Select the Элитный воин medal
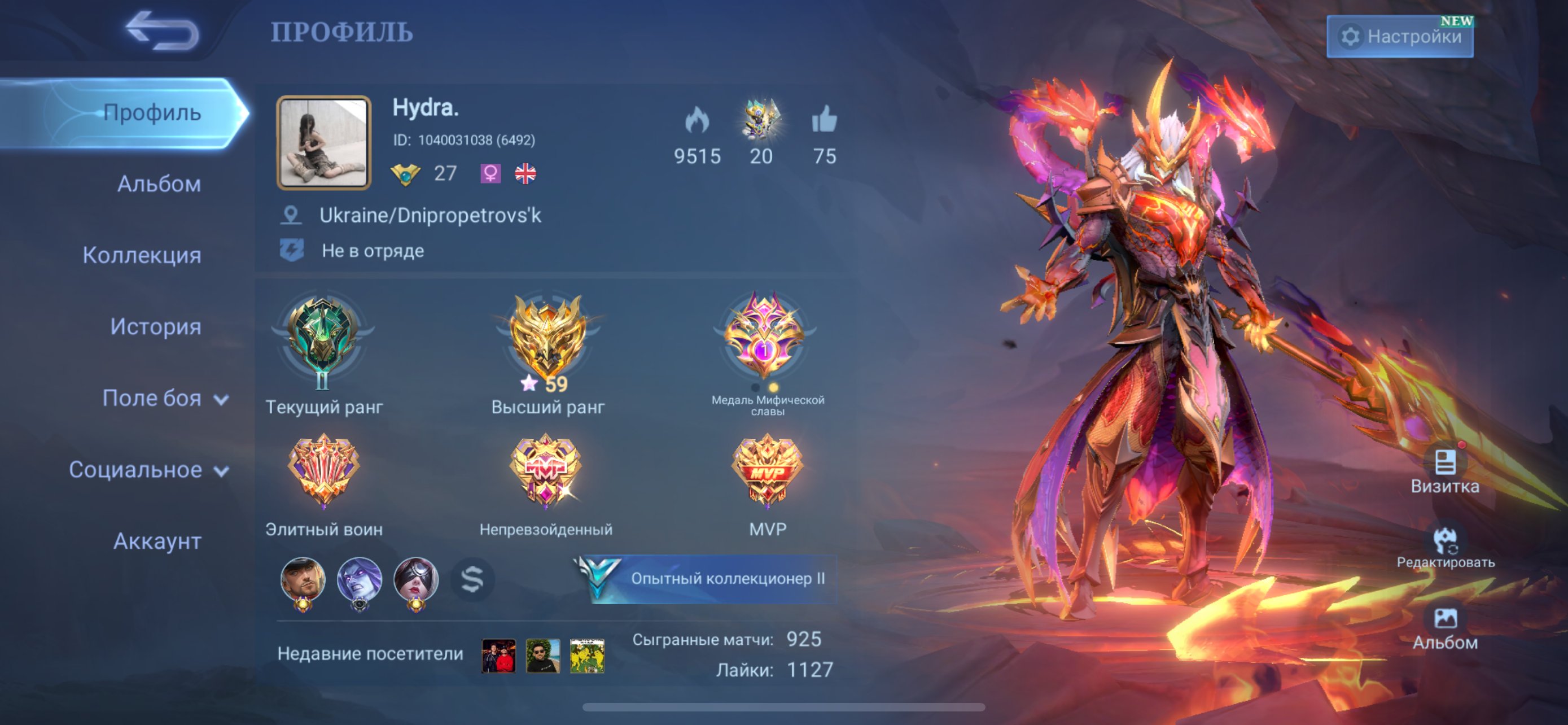Viewport: 1568px width, 725px height. coord(323,470)
